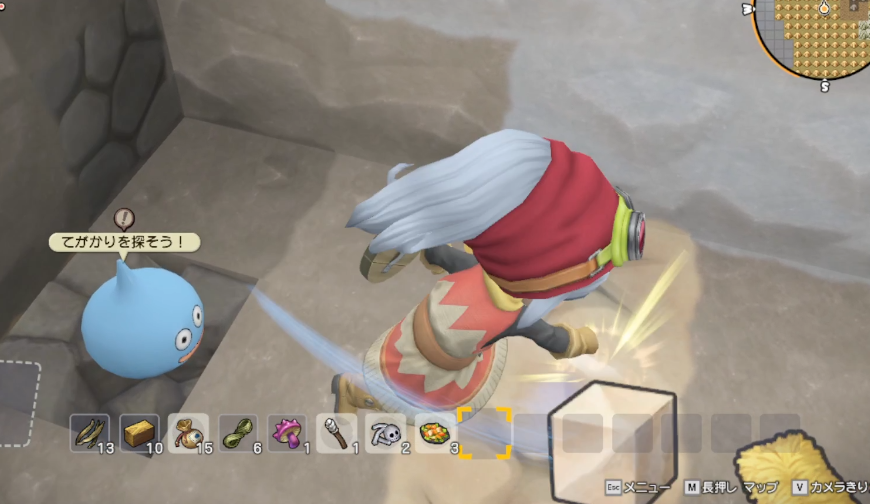The height and width of the screenshot is (504, 870).
Task: Pick the purple mushroom hotbar slot
Action: (x=287, y=433)
